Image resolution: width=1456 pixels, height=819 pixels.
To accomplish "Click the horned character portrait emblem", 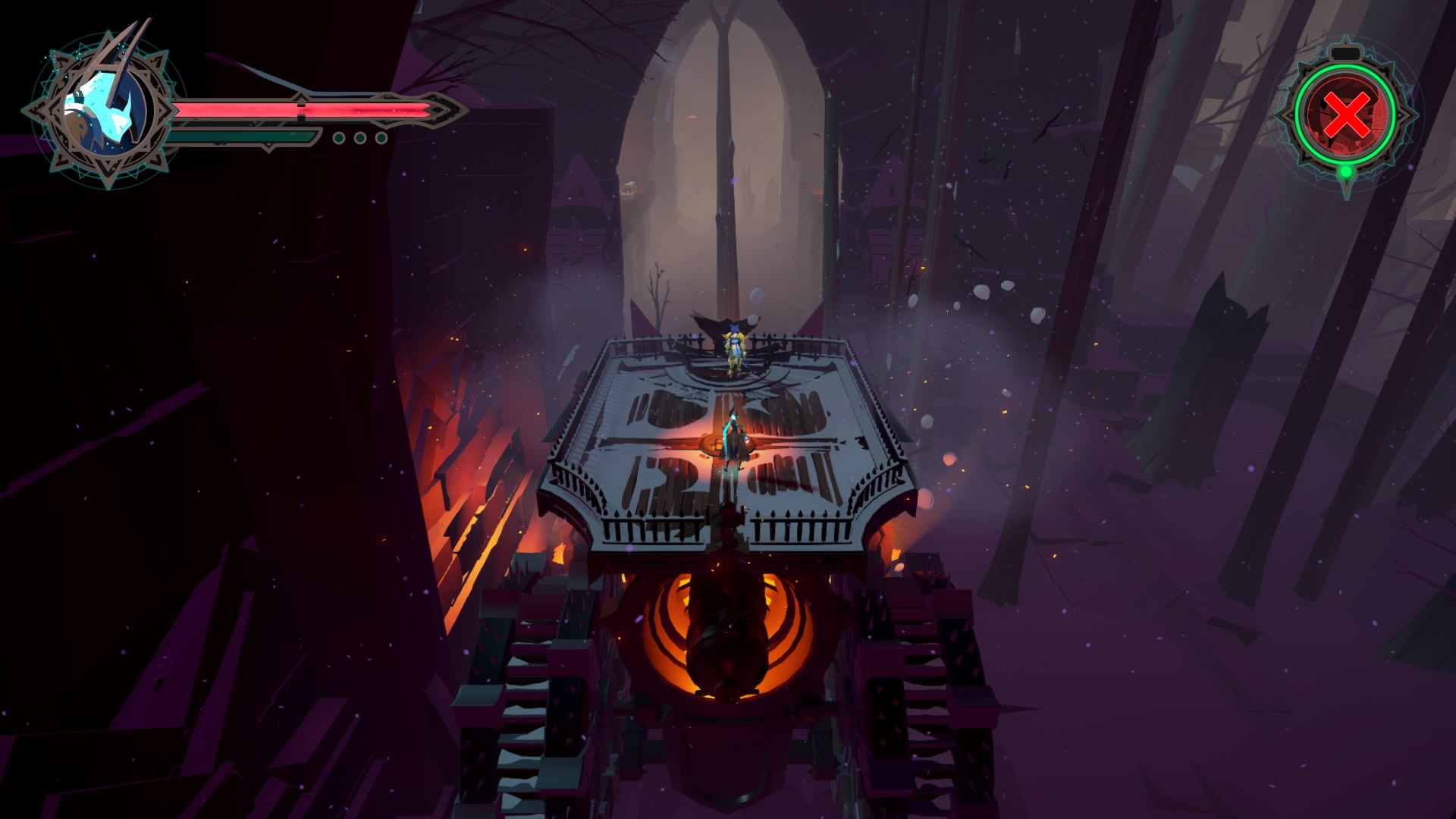I will pos(101,111).
